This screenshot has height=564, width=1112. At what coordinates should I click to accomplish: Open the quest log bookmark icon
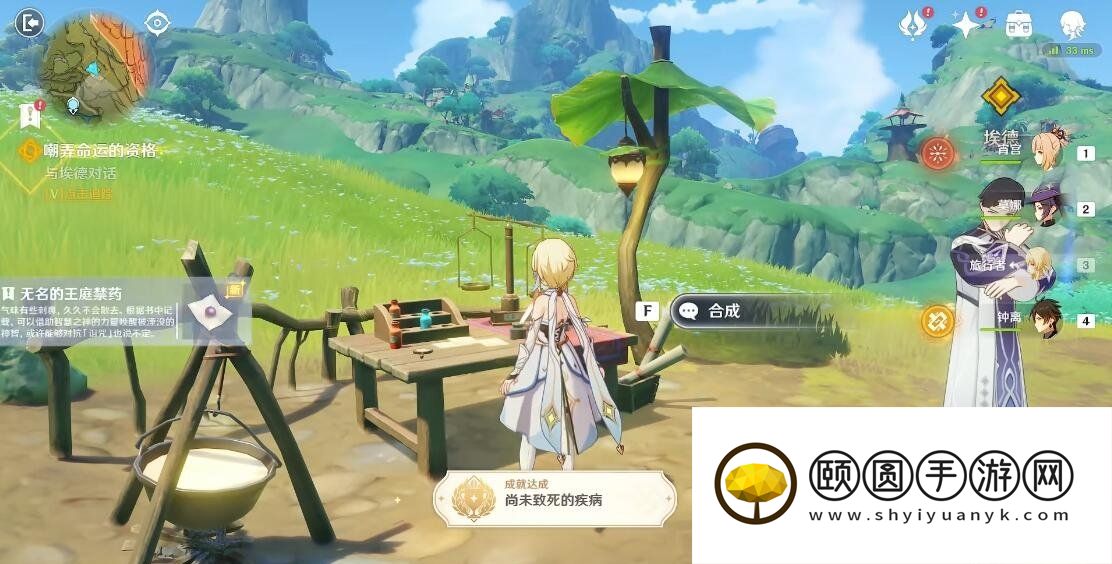(30, 116)
